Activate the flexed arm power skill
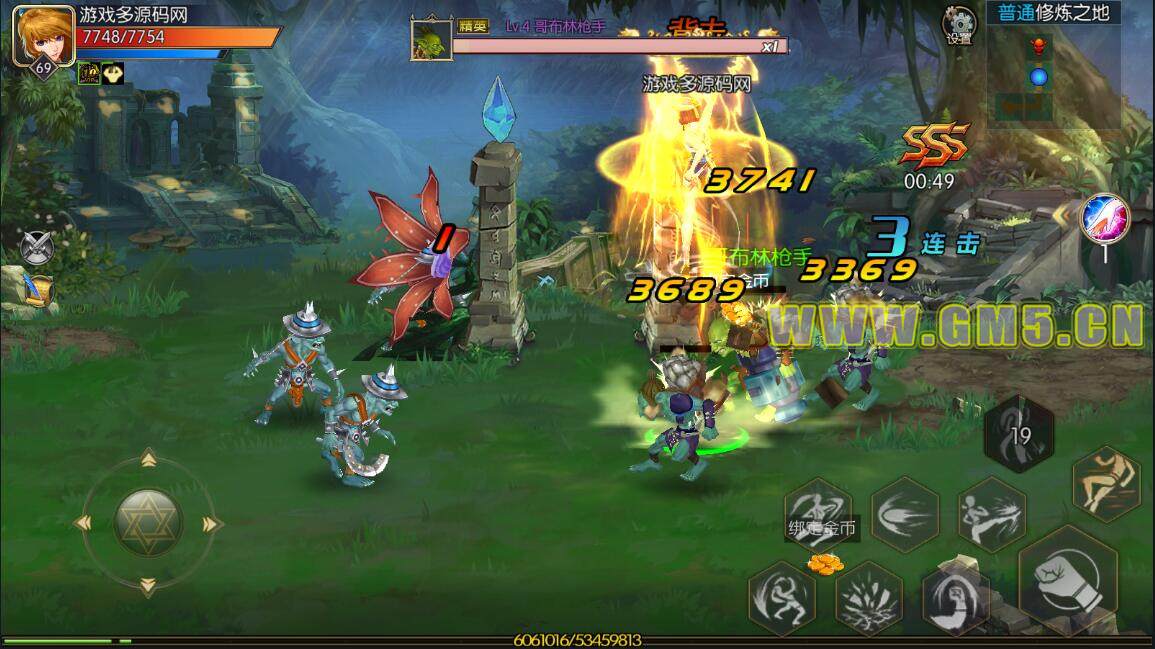Image resolution: width=1155 pixels, height=649 pixels. 956,598
